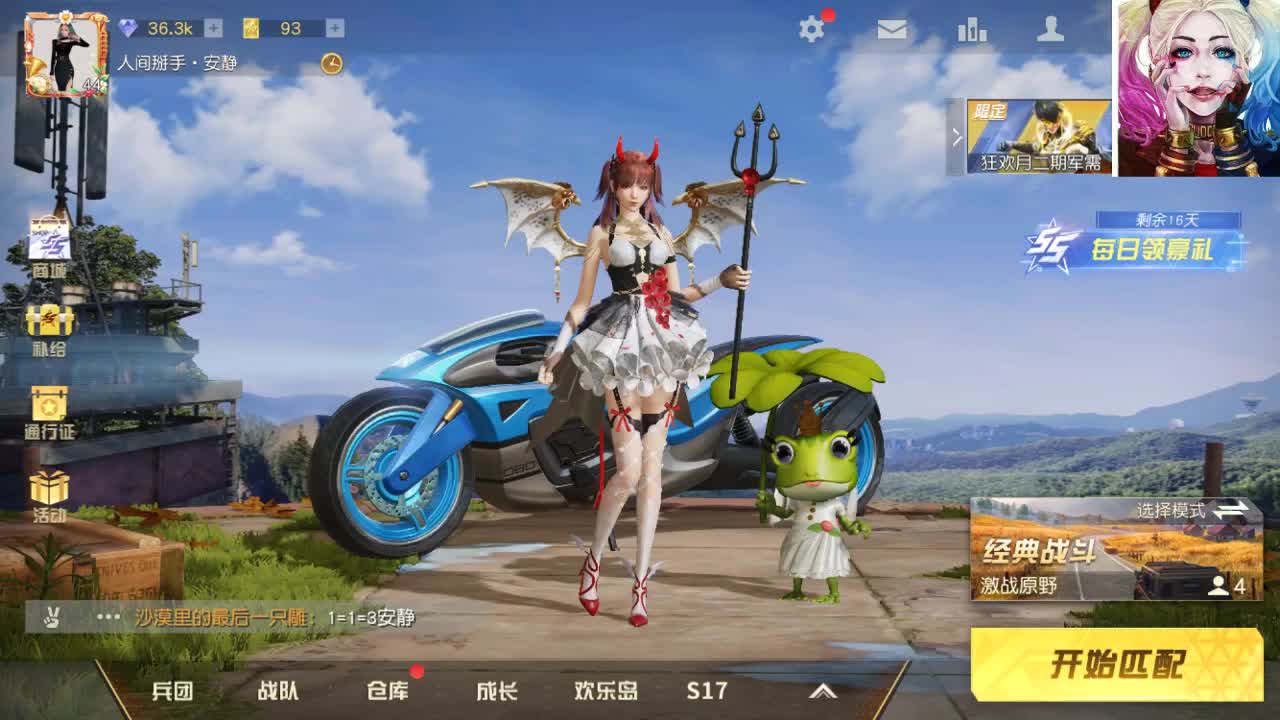1280x720 pixels.
Task: Expand the bottom menu with the up chevron
Action: point(822,690)
